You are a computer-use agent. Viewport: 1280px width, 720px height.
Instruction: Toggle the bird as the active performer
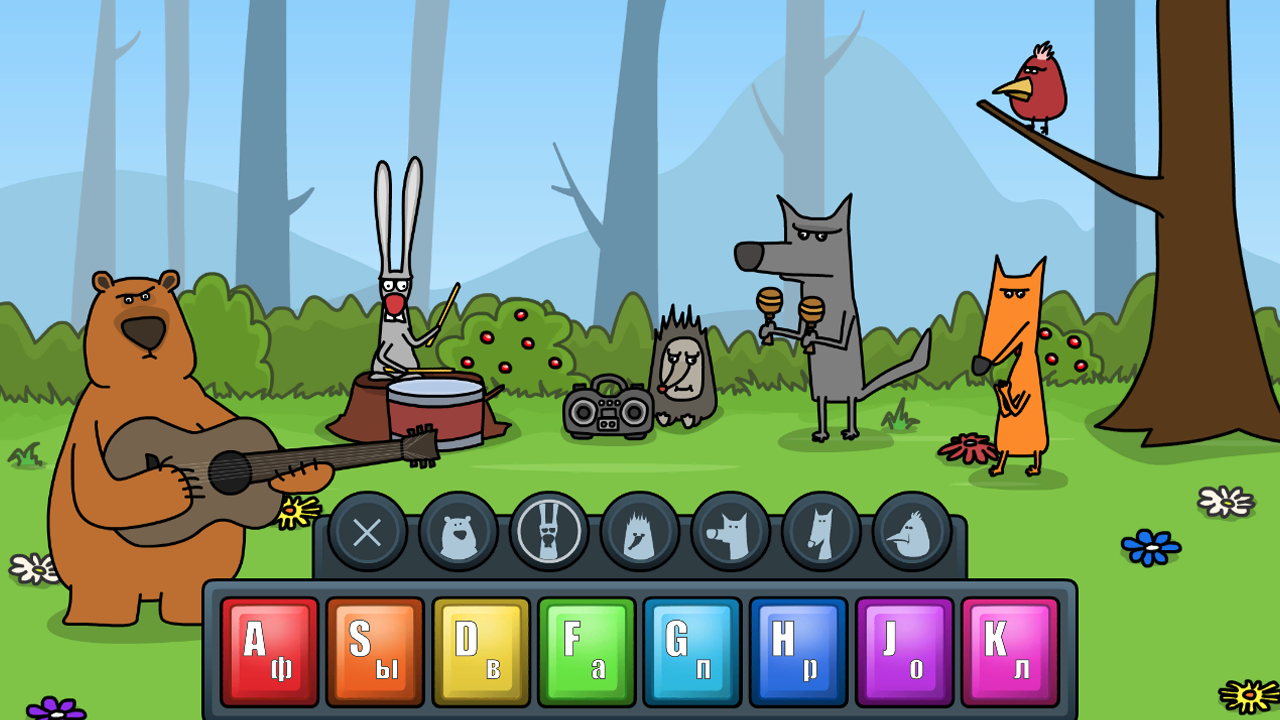pos(911,532)
